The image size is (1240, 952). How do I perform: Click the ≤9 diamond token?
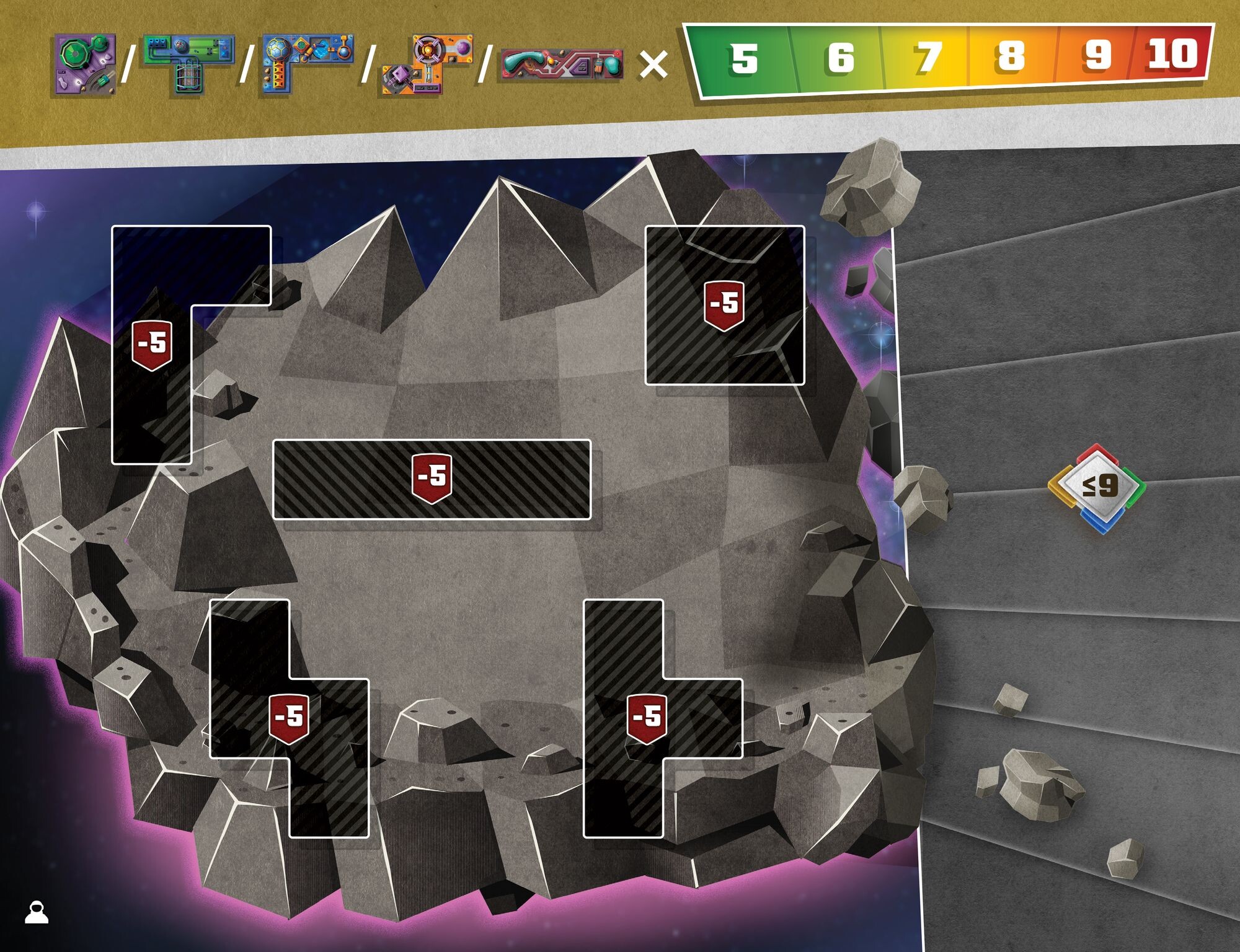[x=1097, y=487]
